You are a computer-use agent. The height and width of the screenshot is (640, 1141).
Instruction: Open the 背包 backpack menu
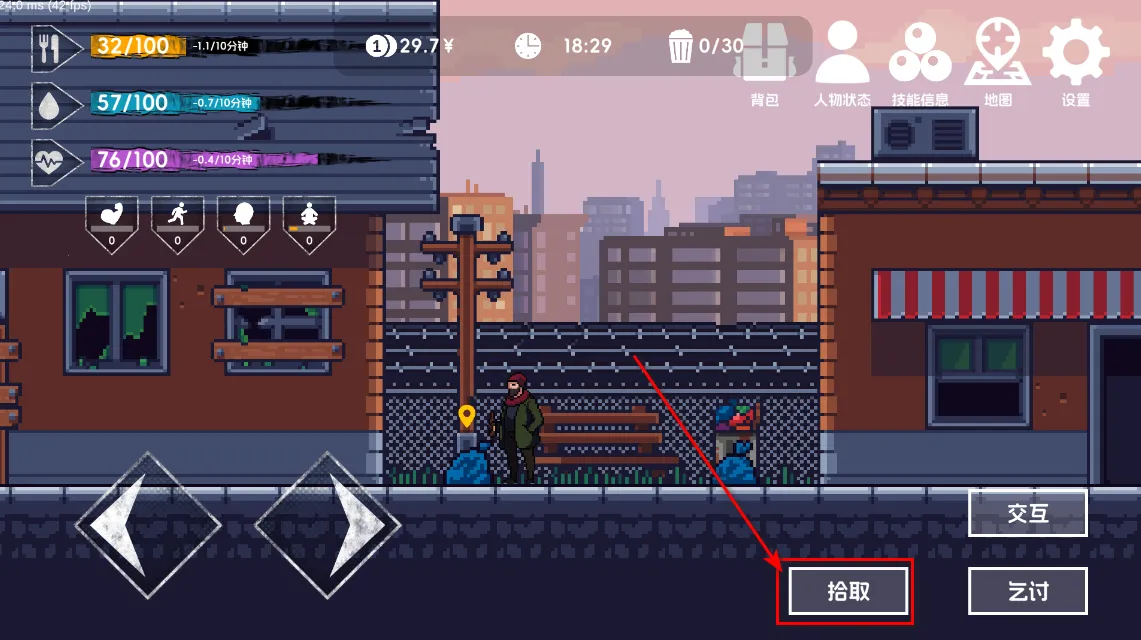[x=764, y=60]
